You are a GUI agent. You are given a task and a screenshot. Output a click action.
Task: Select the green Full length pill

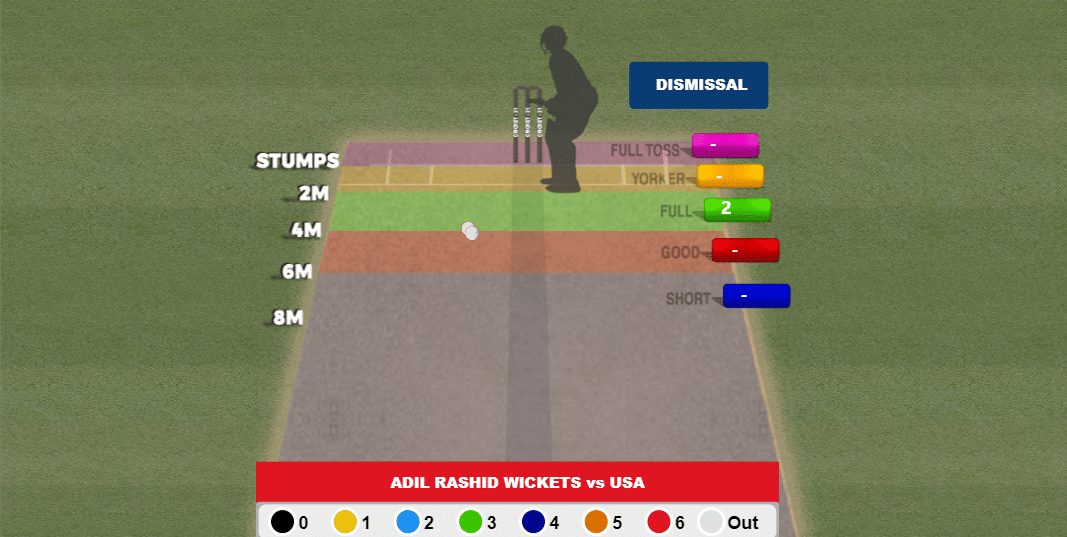click(737, 209)
